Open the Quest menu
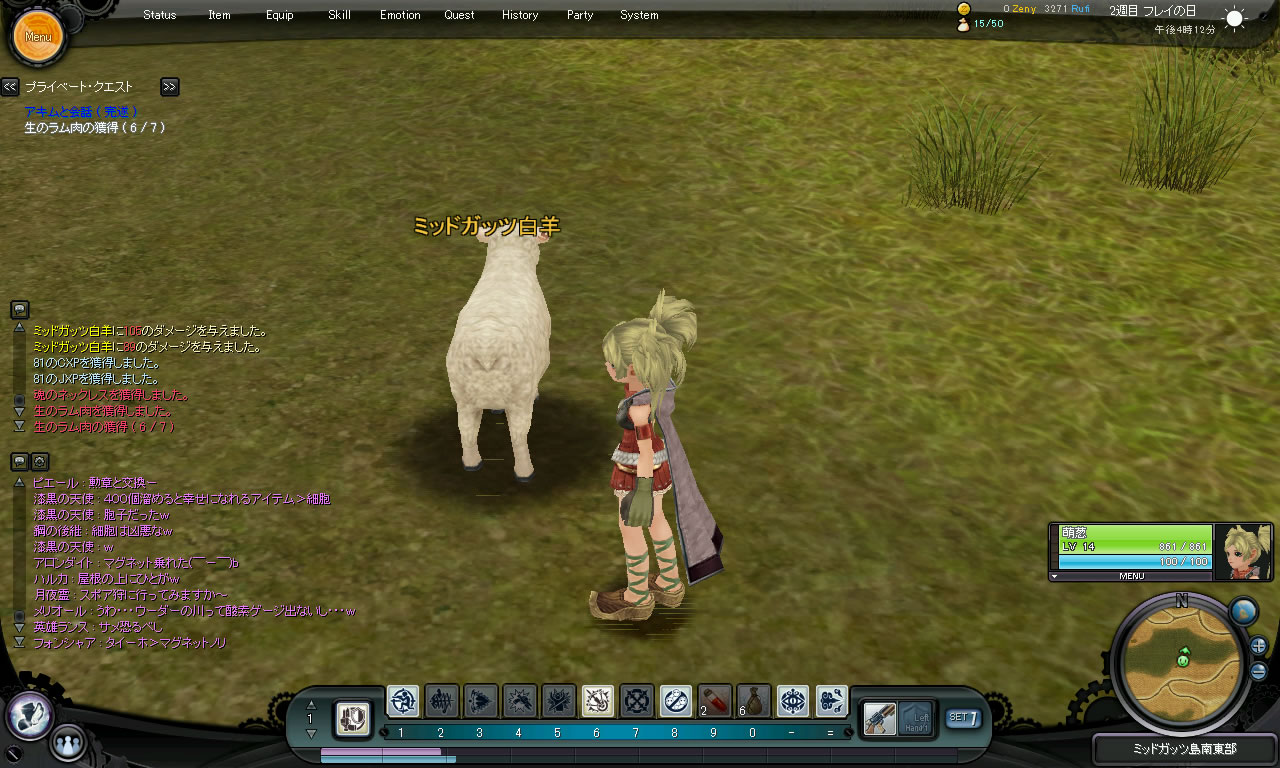The height and width of the screenshot is (768, 1280). (x=460, y=15)
